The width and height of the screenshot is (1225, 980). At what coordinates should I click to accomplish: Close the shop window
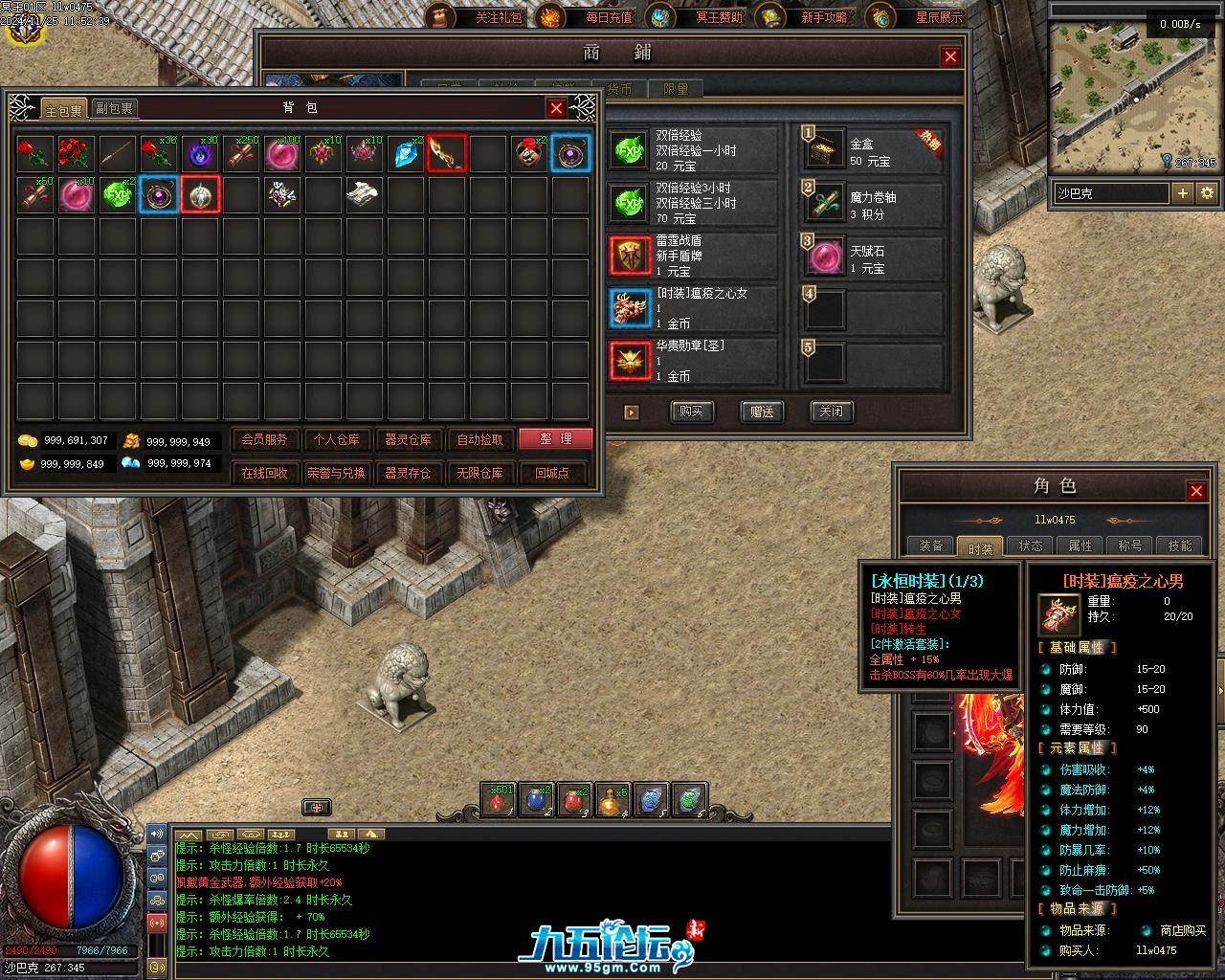tap(950, 56)
